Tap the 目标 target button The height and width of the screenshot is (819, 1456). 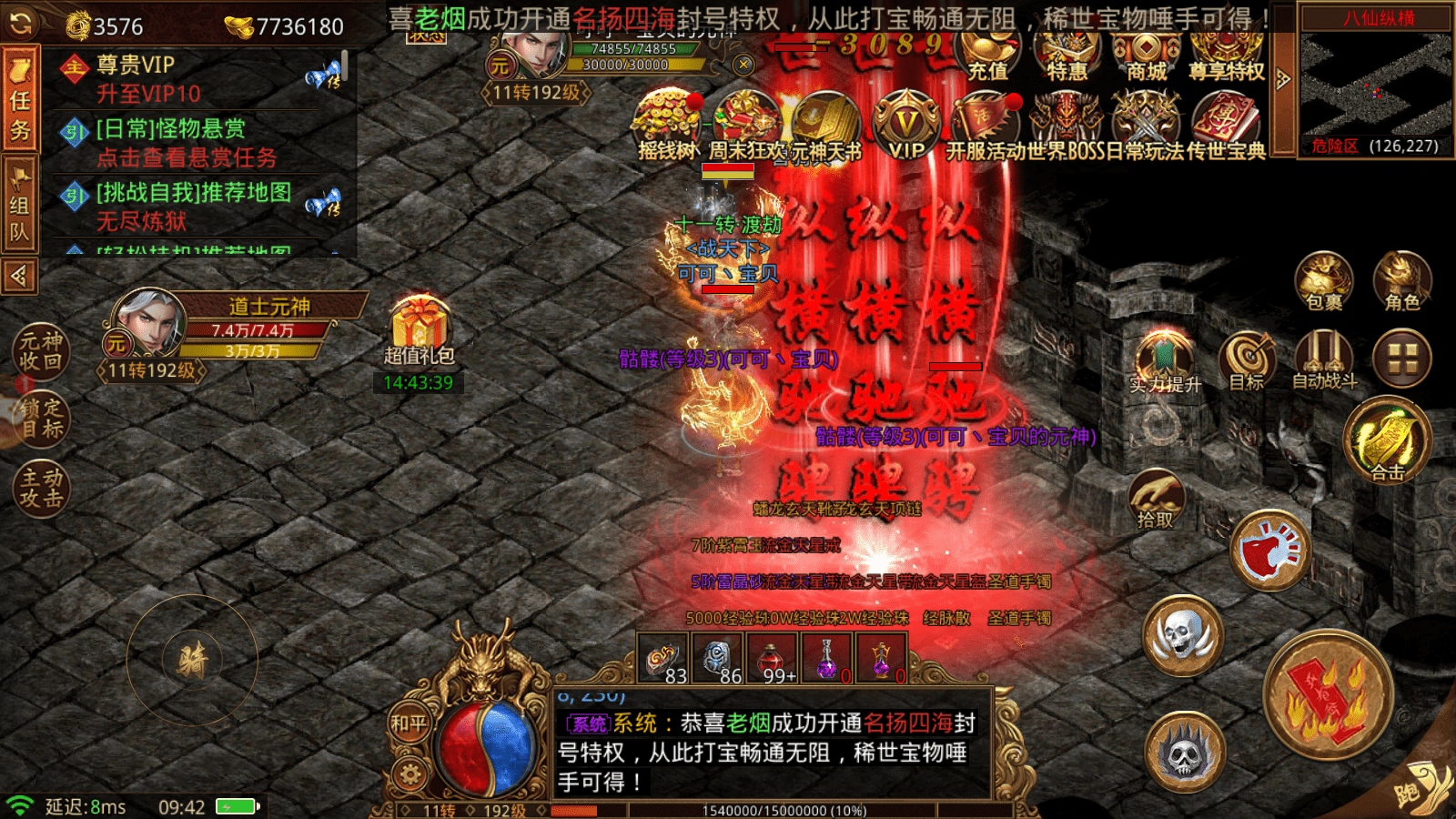click(x=1247, y=359)
